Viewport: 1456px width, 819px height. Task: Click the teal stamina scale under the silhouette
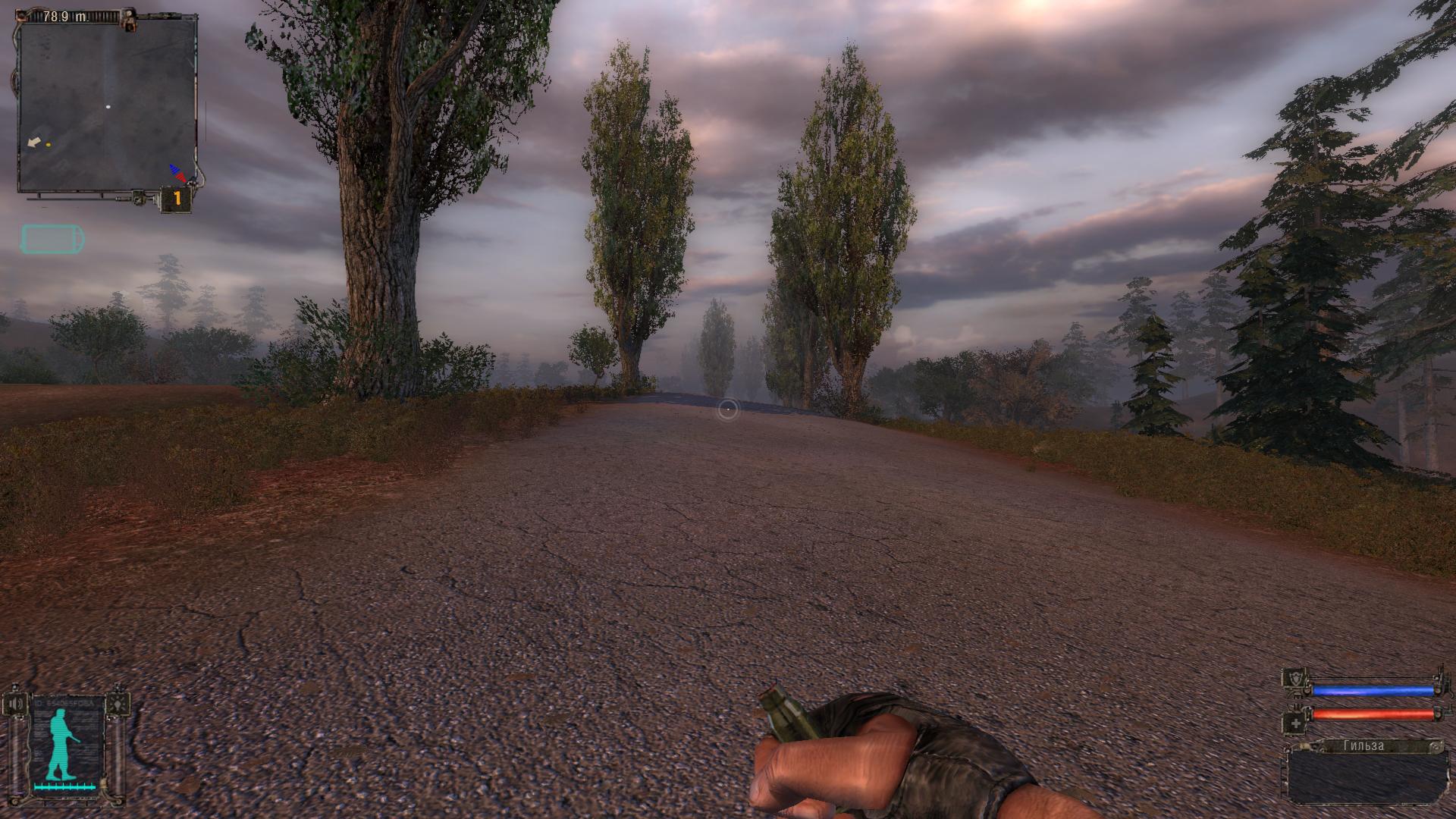click(x=64, y=786)
